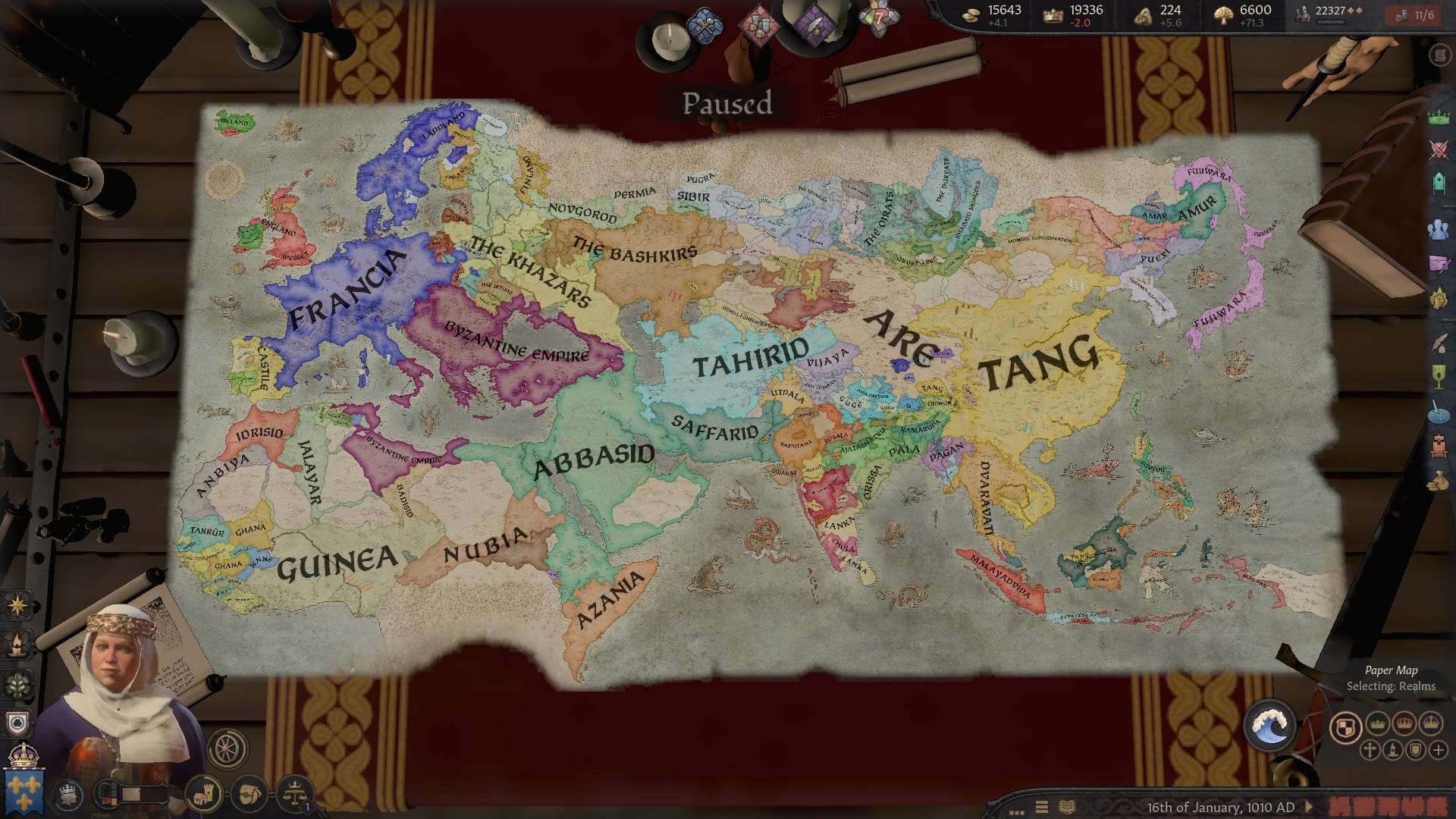Expand extra options via the ellipsis near the date
Image resolution: width=1456 pixels, height=819 pixels.
[1017, 812]
